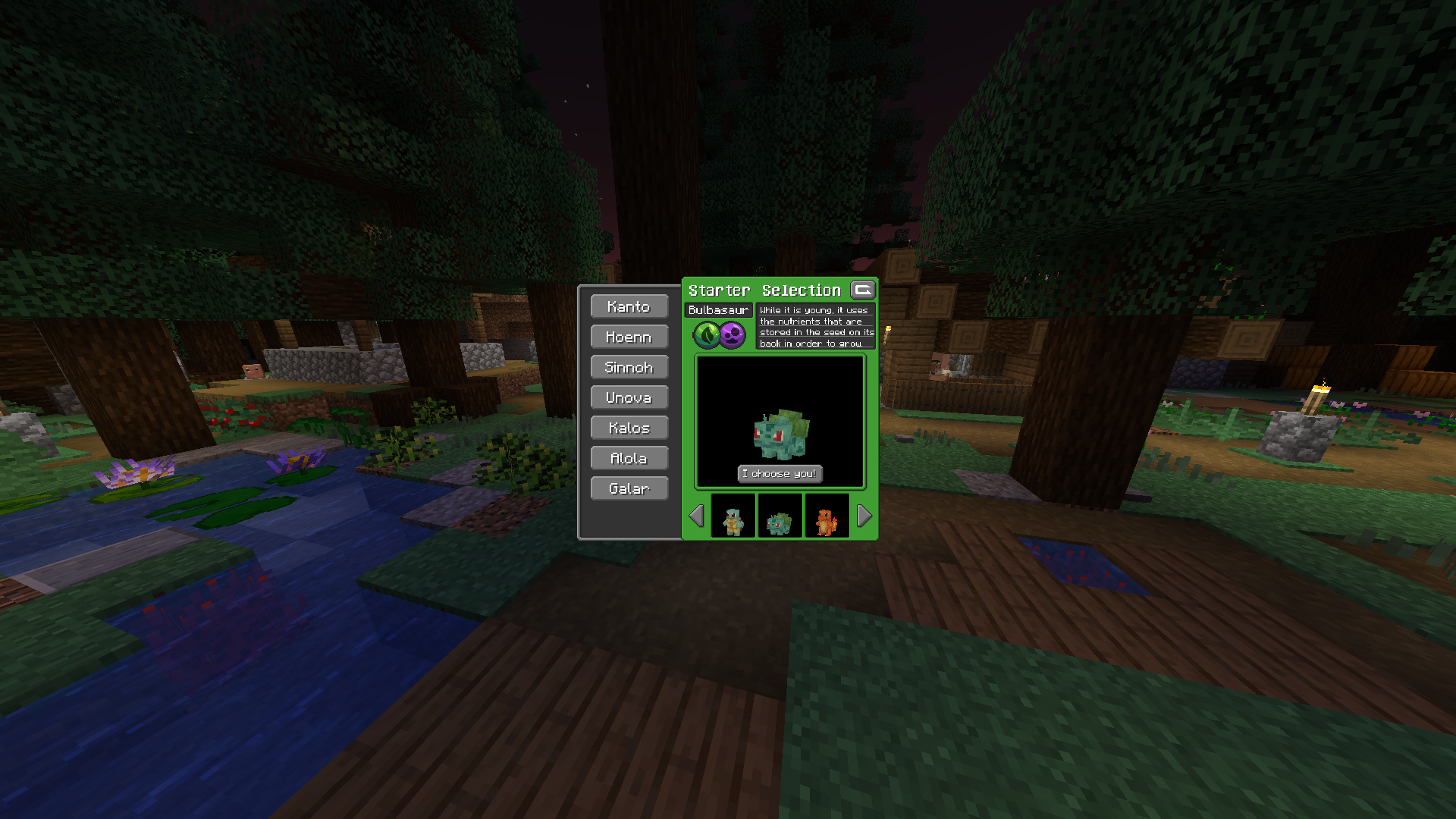
Task: Select the Galar region button
Action: pos(629,488)
